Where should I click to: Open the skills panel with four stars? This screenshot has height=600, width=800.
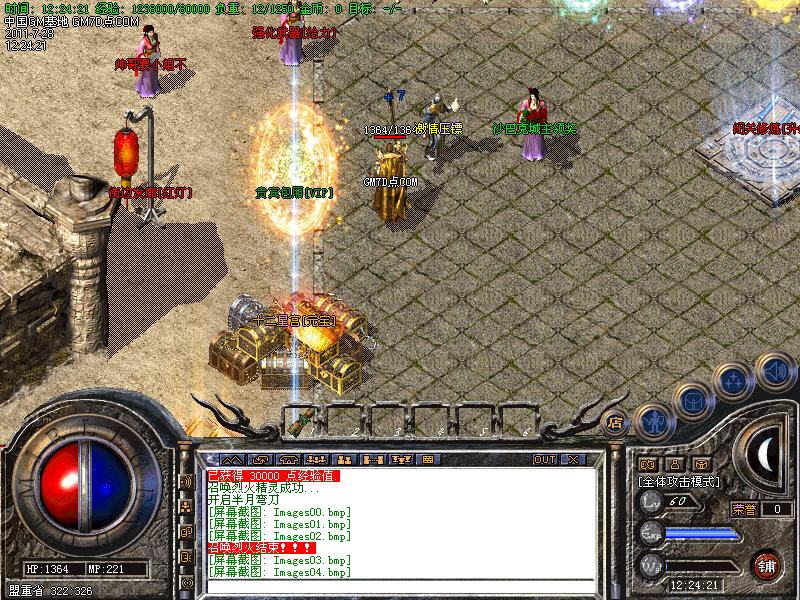click(734, 381)
